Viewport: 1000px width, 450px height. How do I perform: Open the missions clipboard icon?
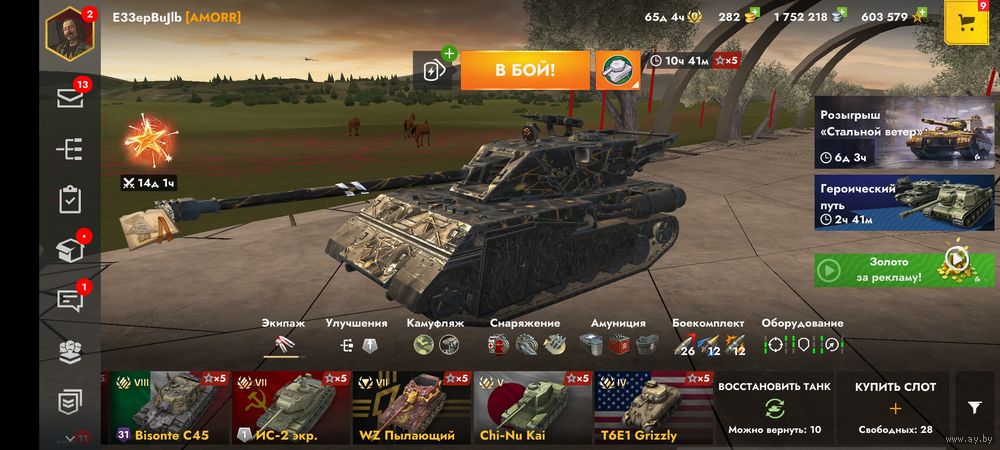69,199
